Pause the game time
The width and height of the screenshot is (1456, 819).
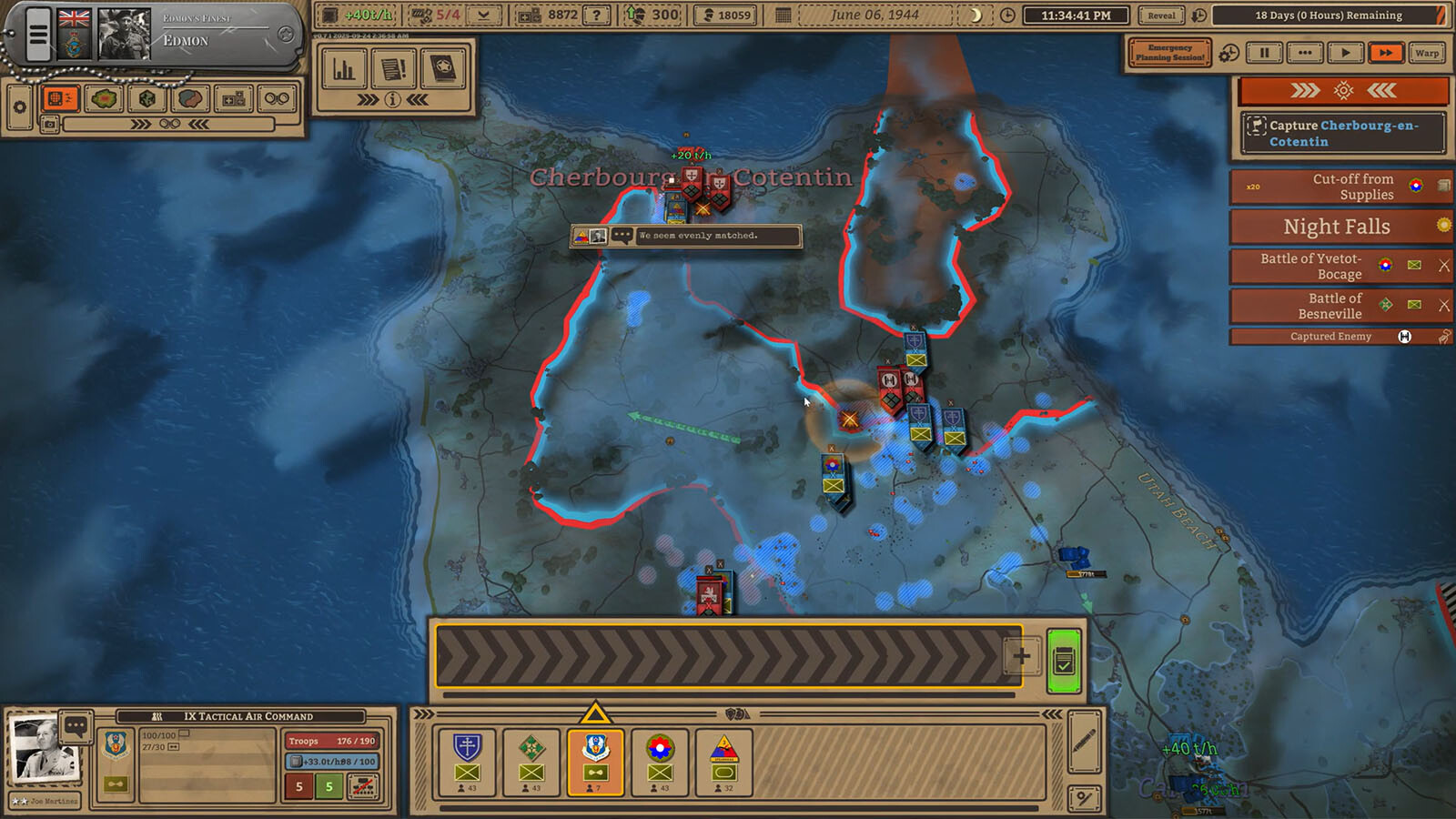click(x=1264, y=53)
